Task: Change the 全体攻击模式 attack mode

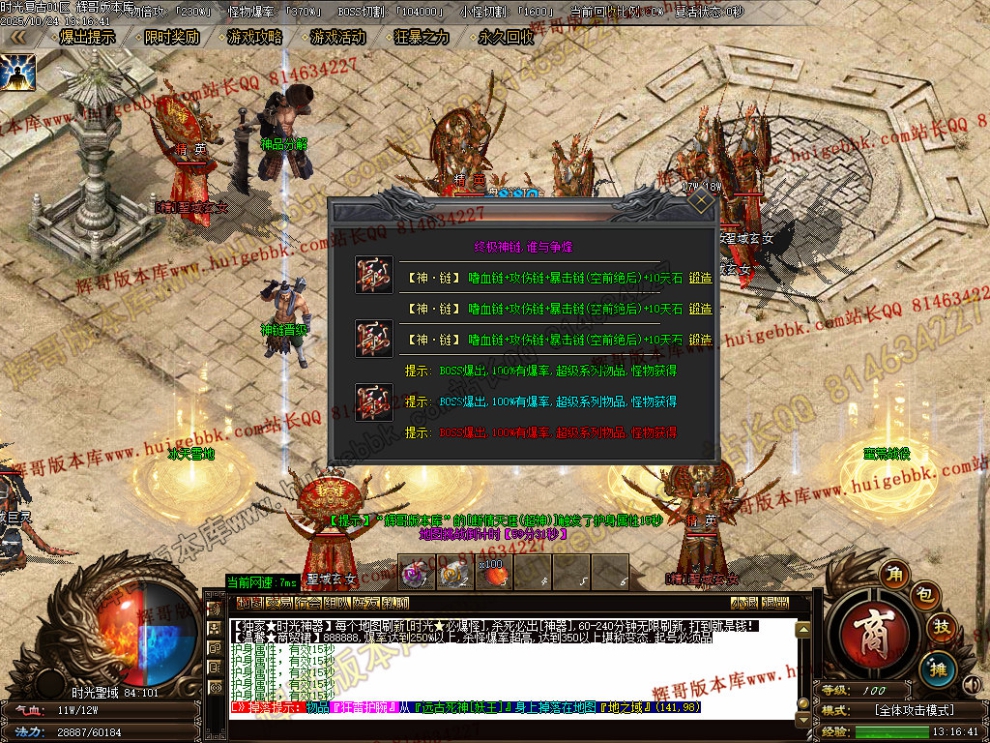Action: [x=914, y=710]
